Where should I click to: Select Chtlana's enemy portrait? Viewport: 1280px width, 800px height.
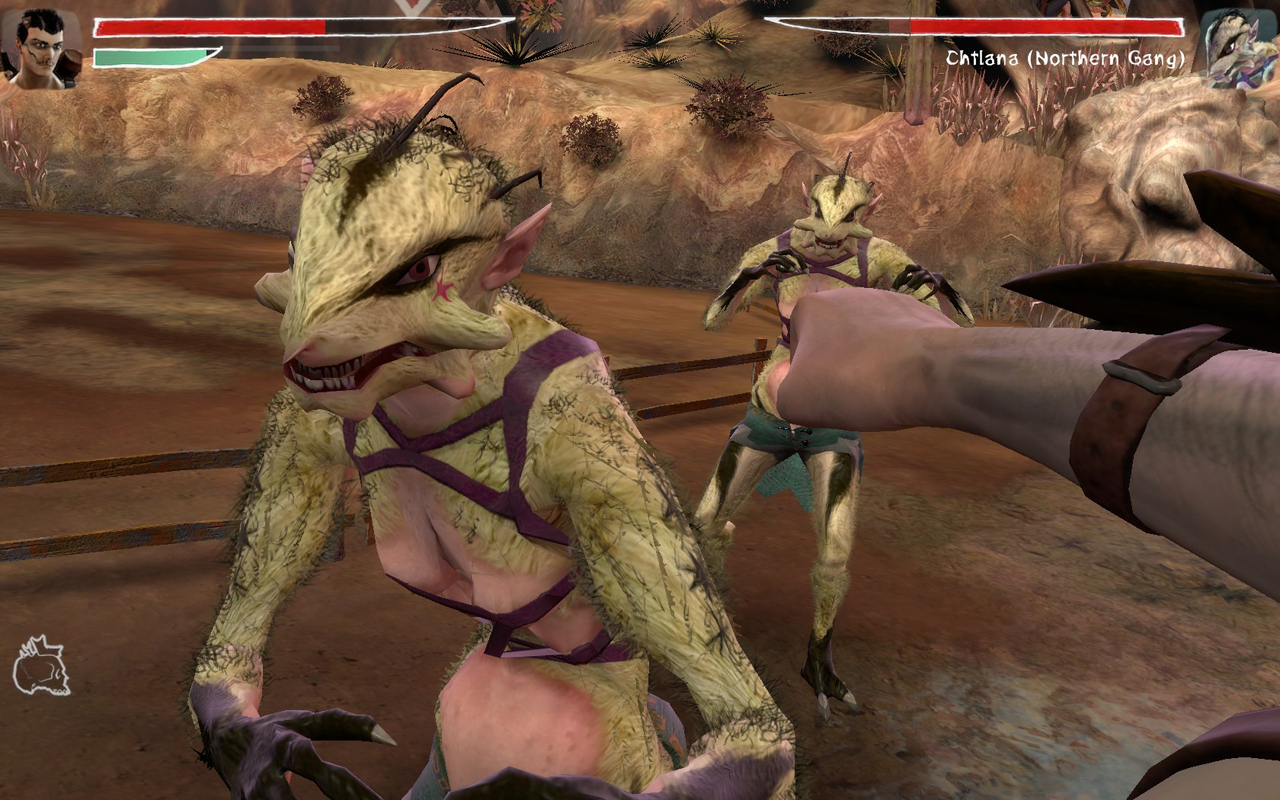tap(1237, 47)
